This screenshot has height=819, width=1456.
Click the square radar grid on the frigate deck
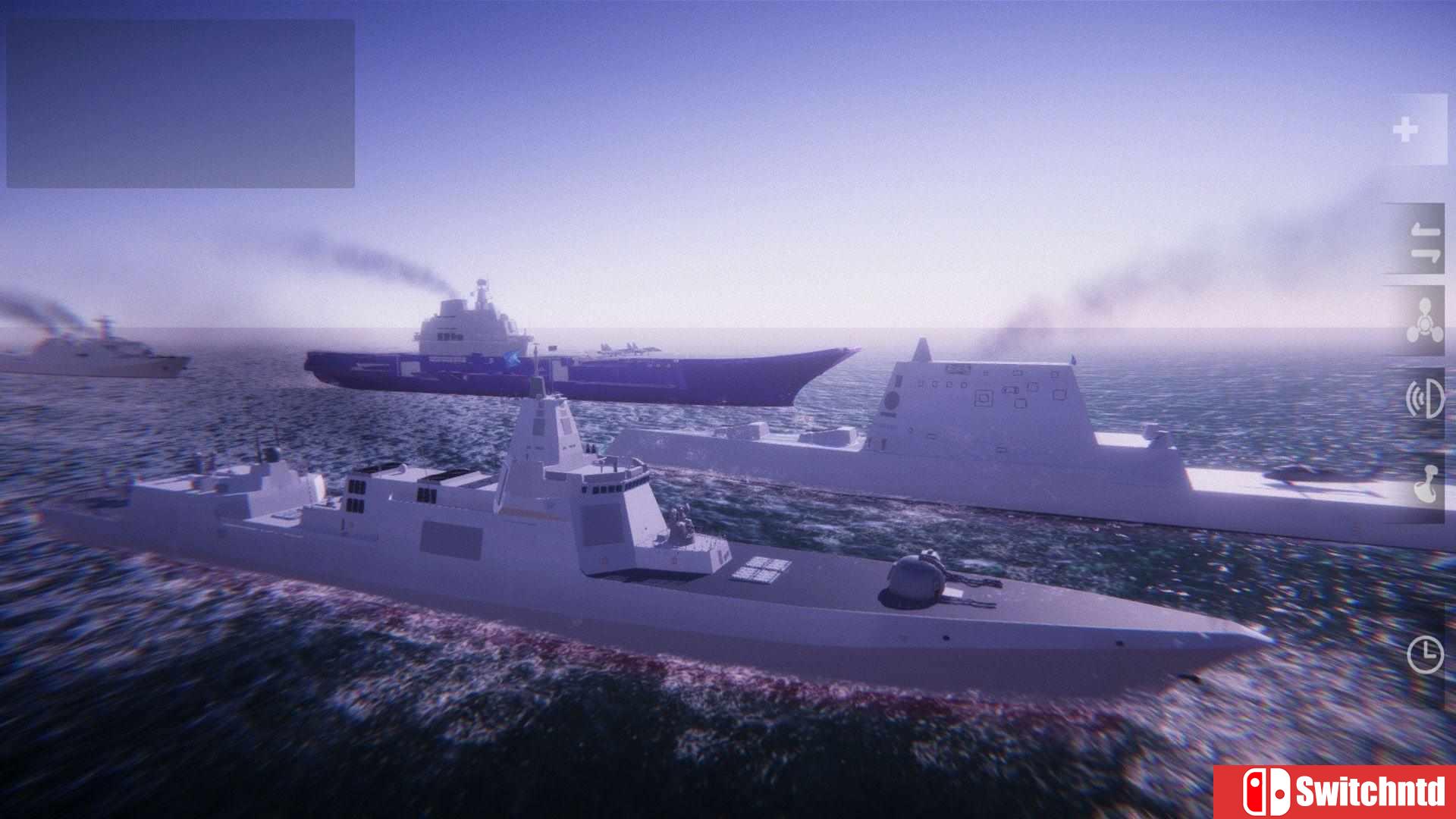tap(758, 569)
